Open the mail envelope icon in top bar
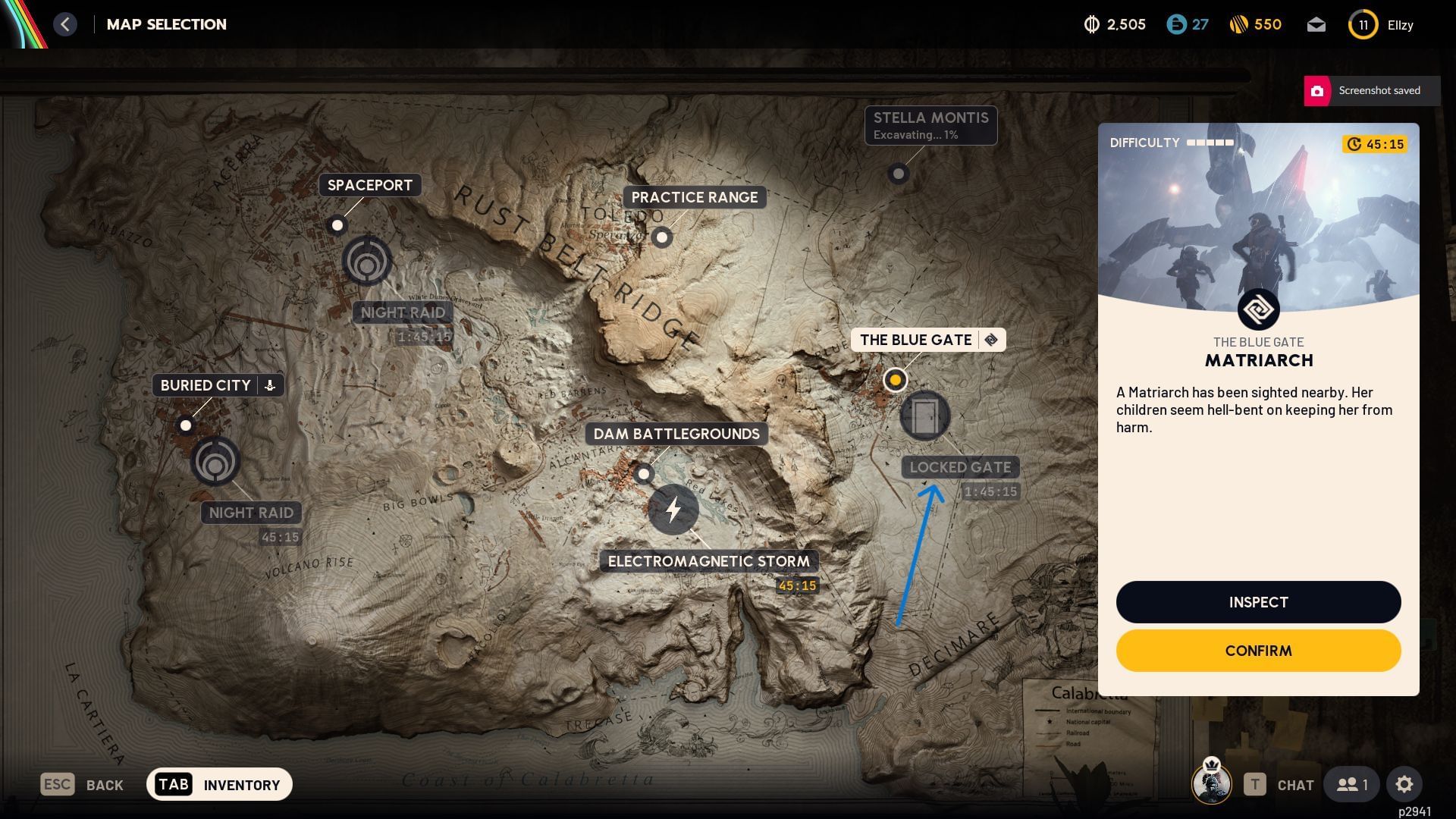The height and width of the screenshot is (819, 1456). tap(1317, 24)
